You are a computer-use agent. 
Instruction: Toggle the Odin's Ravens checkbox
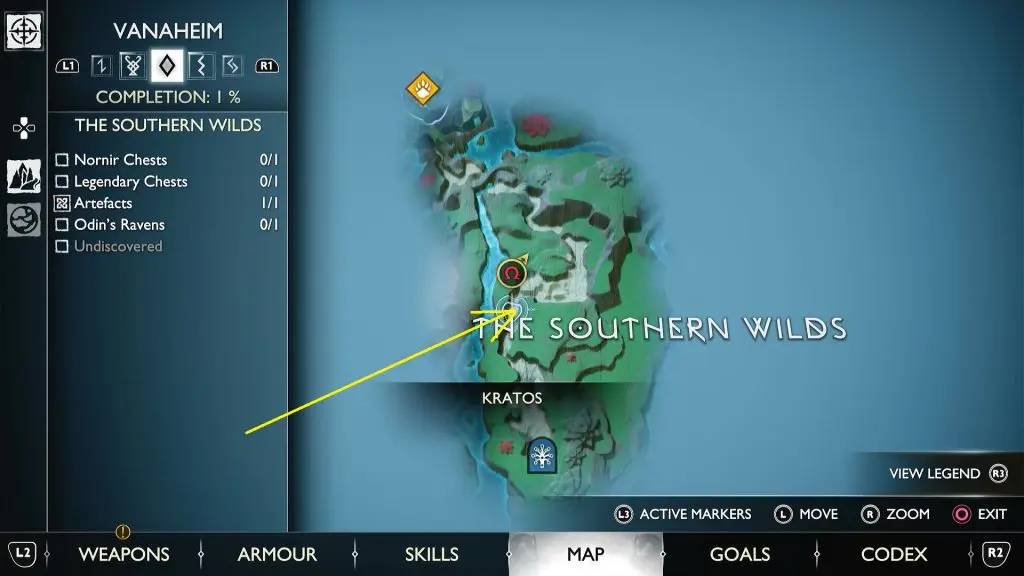pyautogui.click(x=62, y=225)
